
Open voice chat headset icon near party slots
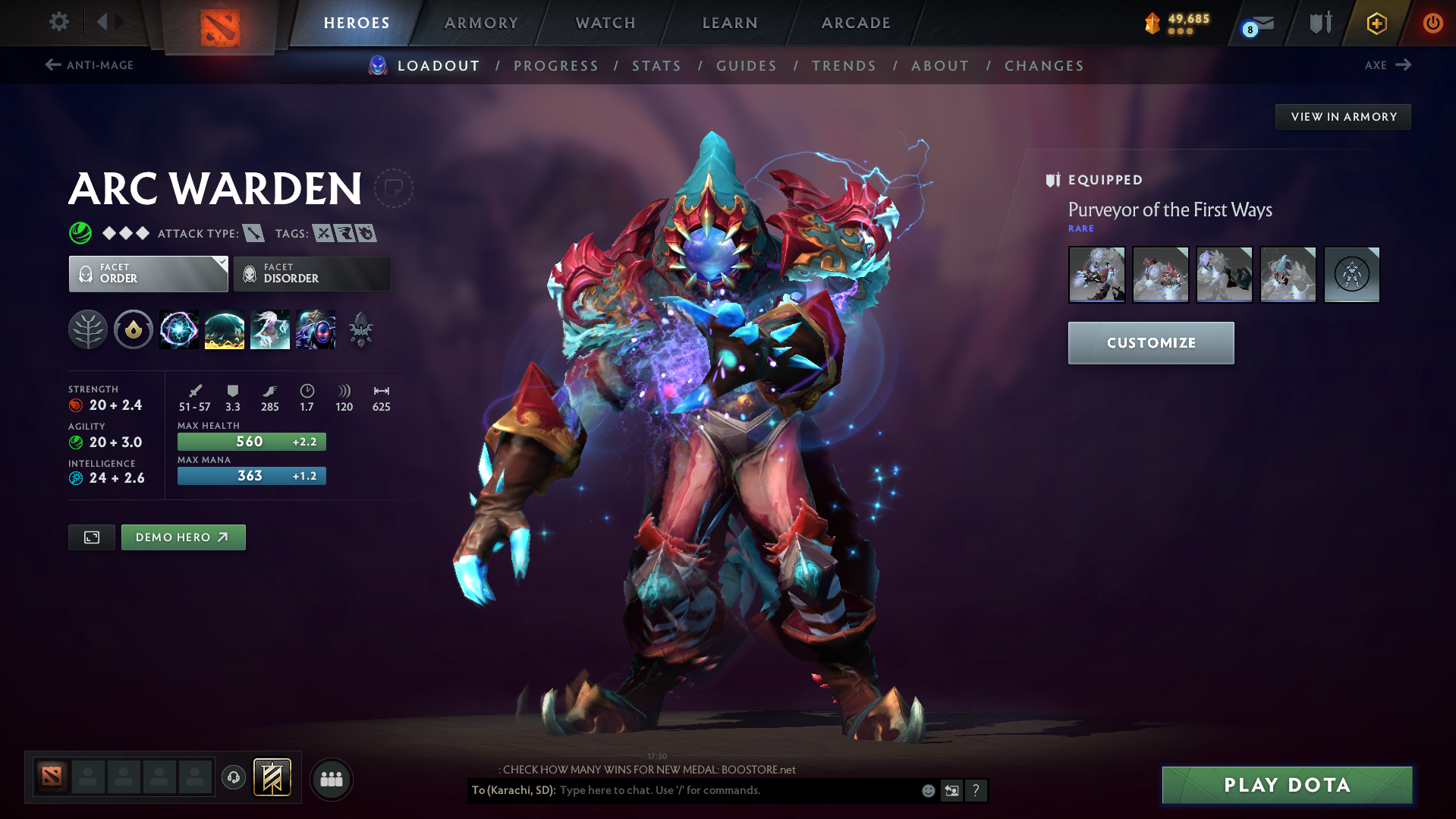(x=234, y=778)
